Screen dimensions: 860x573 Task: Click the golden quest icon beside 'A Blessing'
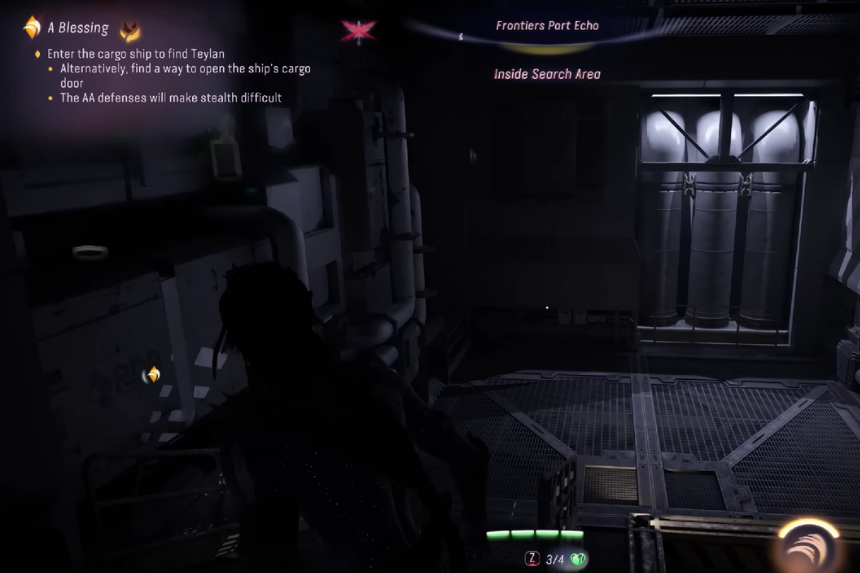(32, 27)
